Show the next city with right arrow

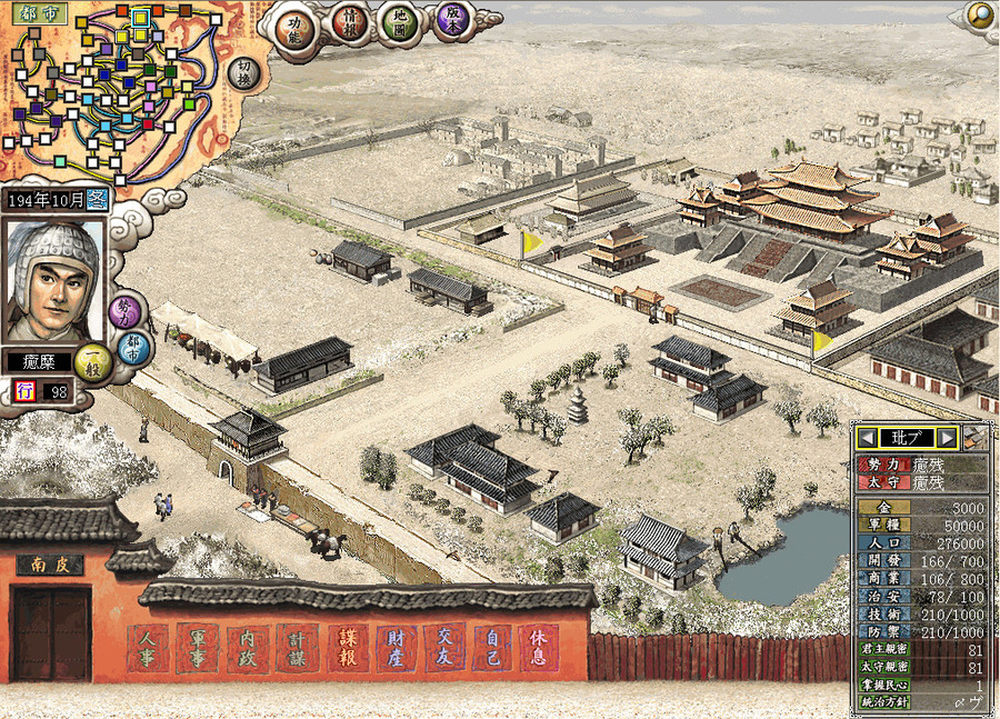[x=947, y=437]
